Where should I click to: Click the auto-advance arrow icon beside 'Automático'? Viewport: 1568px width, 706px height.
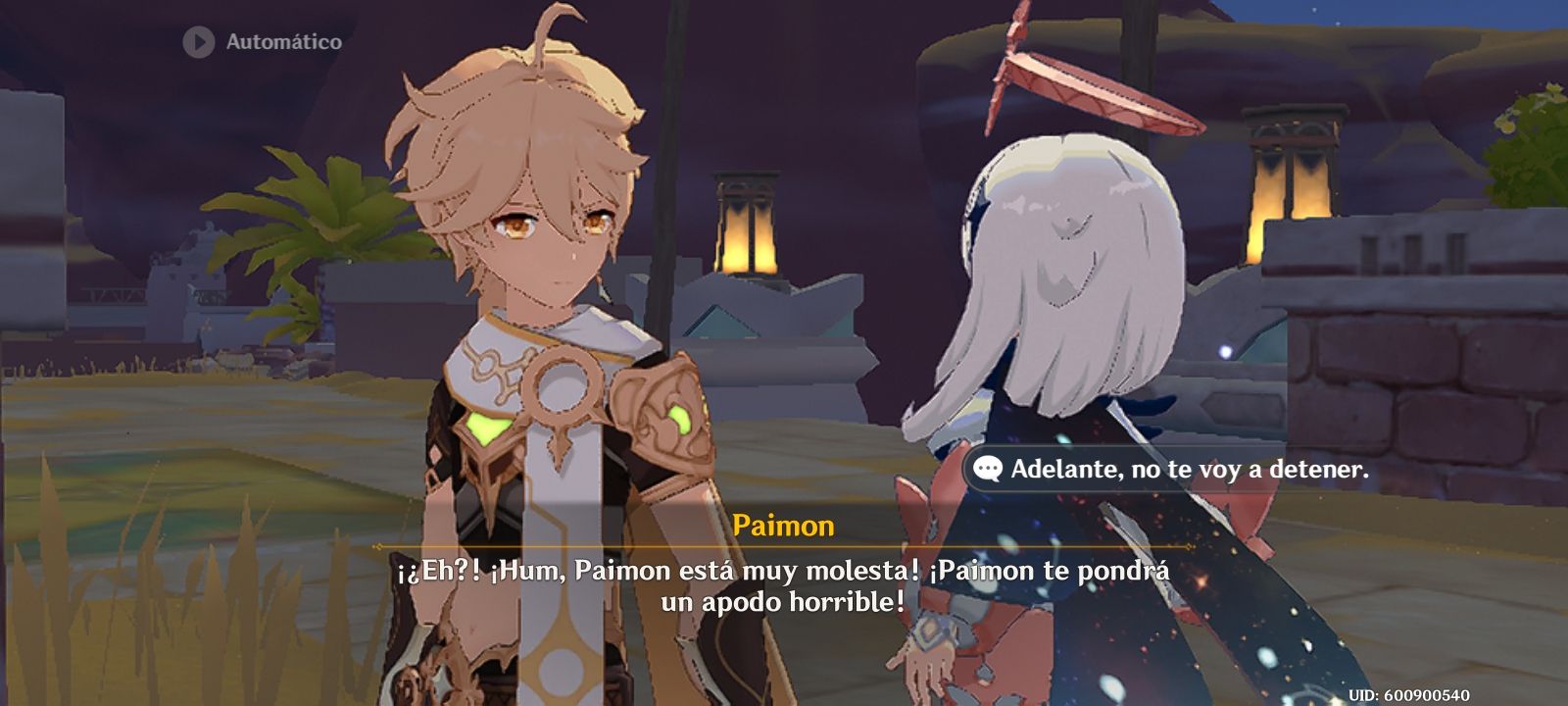[196, 41]
